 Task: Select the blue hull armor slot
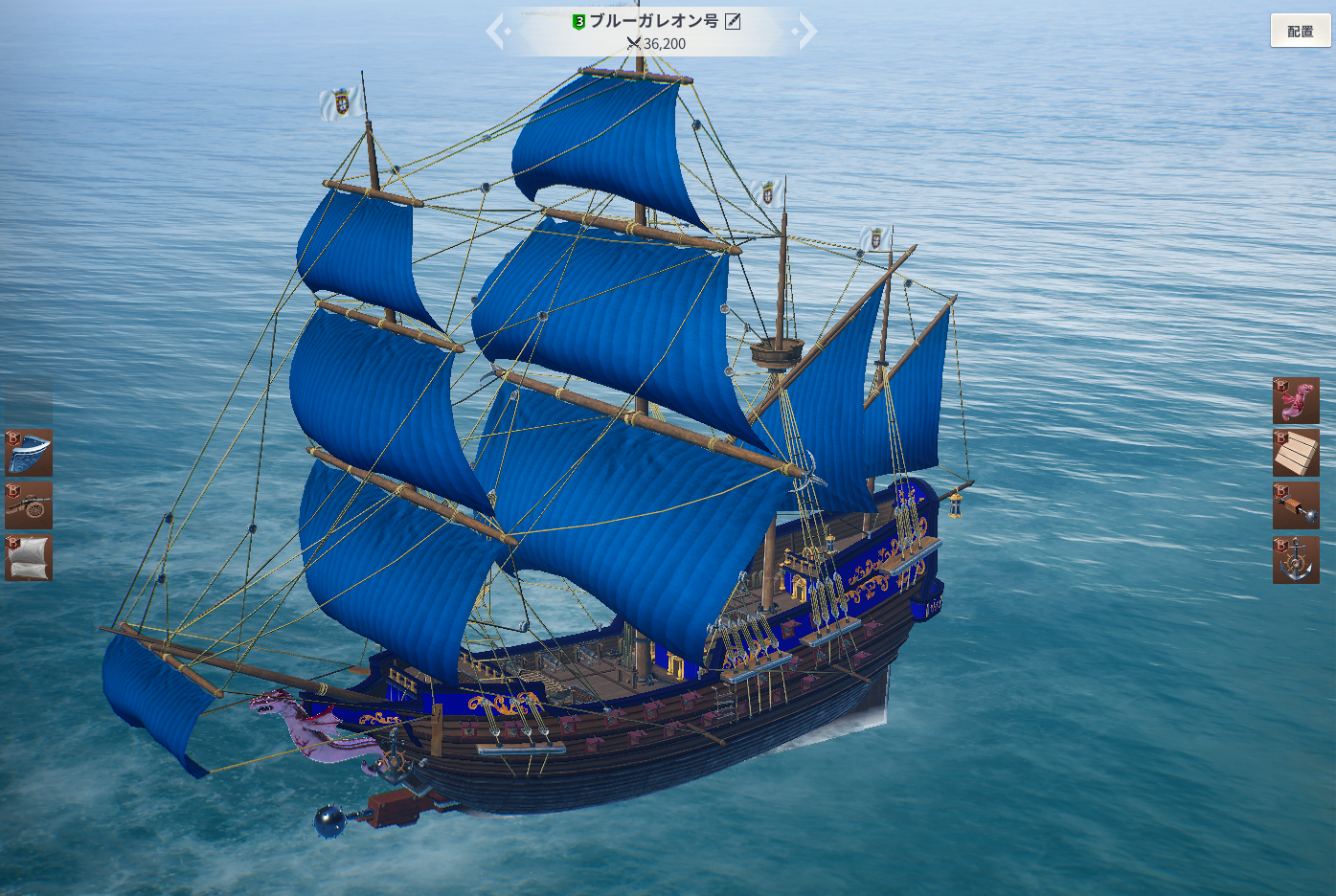pos(29,453)
